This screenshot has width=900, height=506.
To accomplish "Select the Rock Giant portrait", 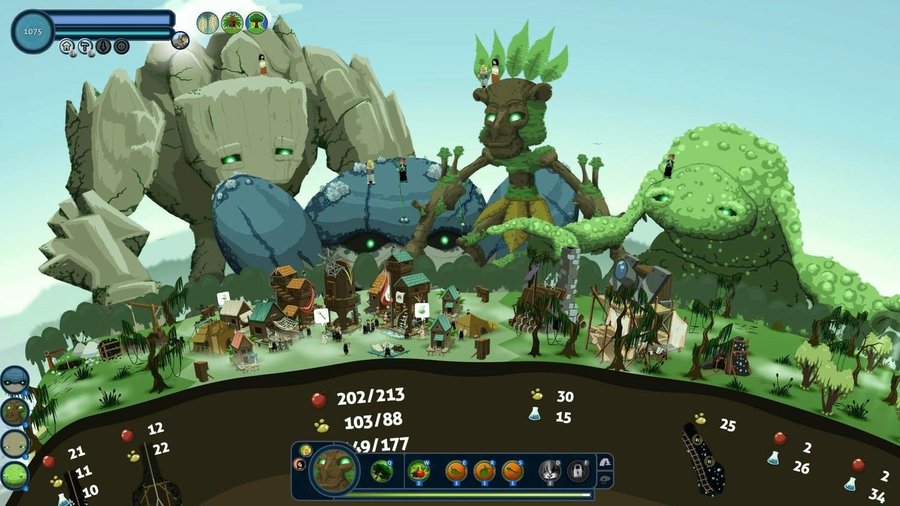I will (14, 443).
